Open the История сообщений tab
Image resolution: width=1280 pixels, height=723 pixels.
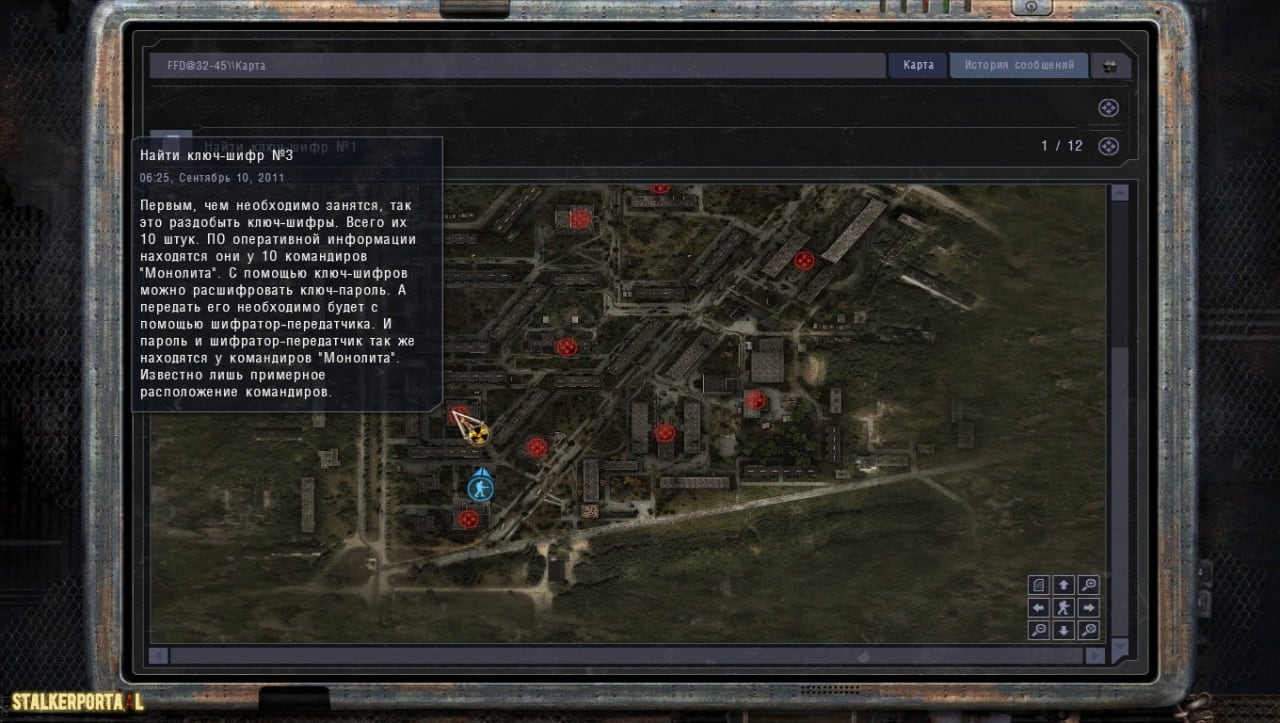point(1019,65)
